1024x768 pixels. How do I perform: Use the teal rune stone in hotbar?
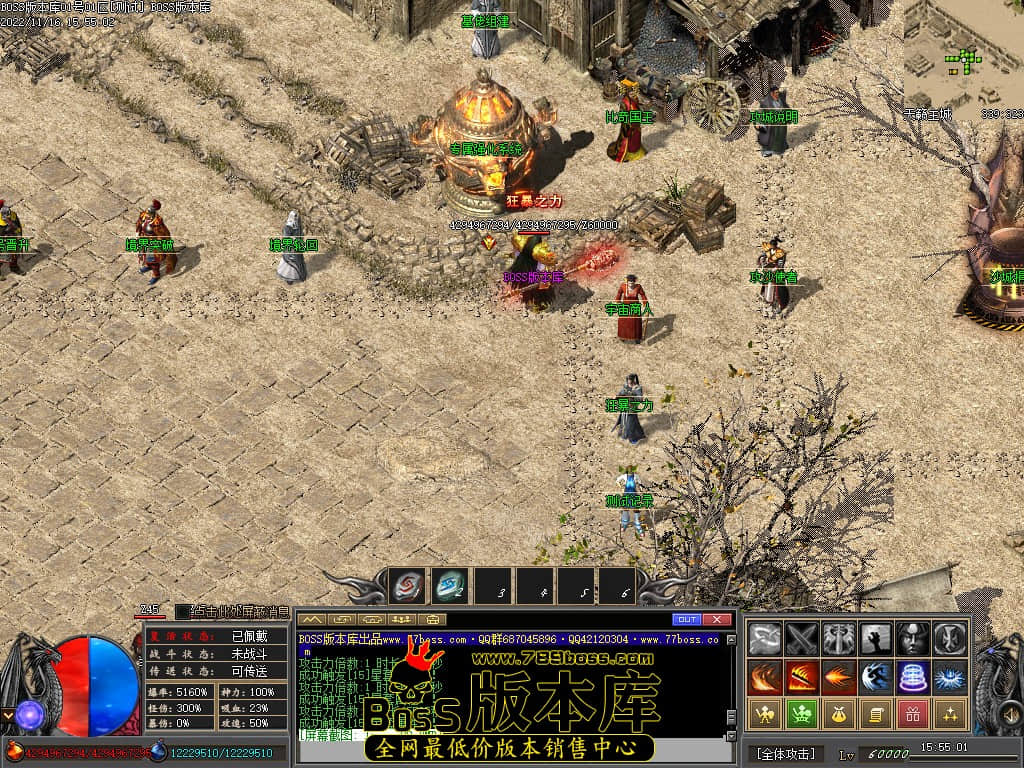pos(450,586)
